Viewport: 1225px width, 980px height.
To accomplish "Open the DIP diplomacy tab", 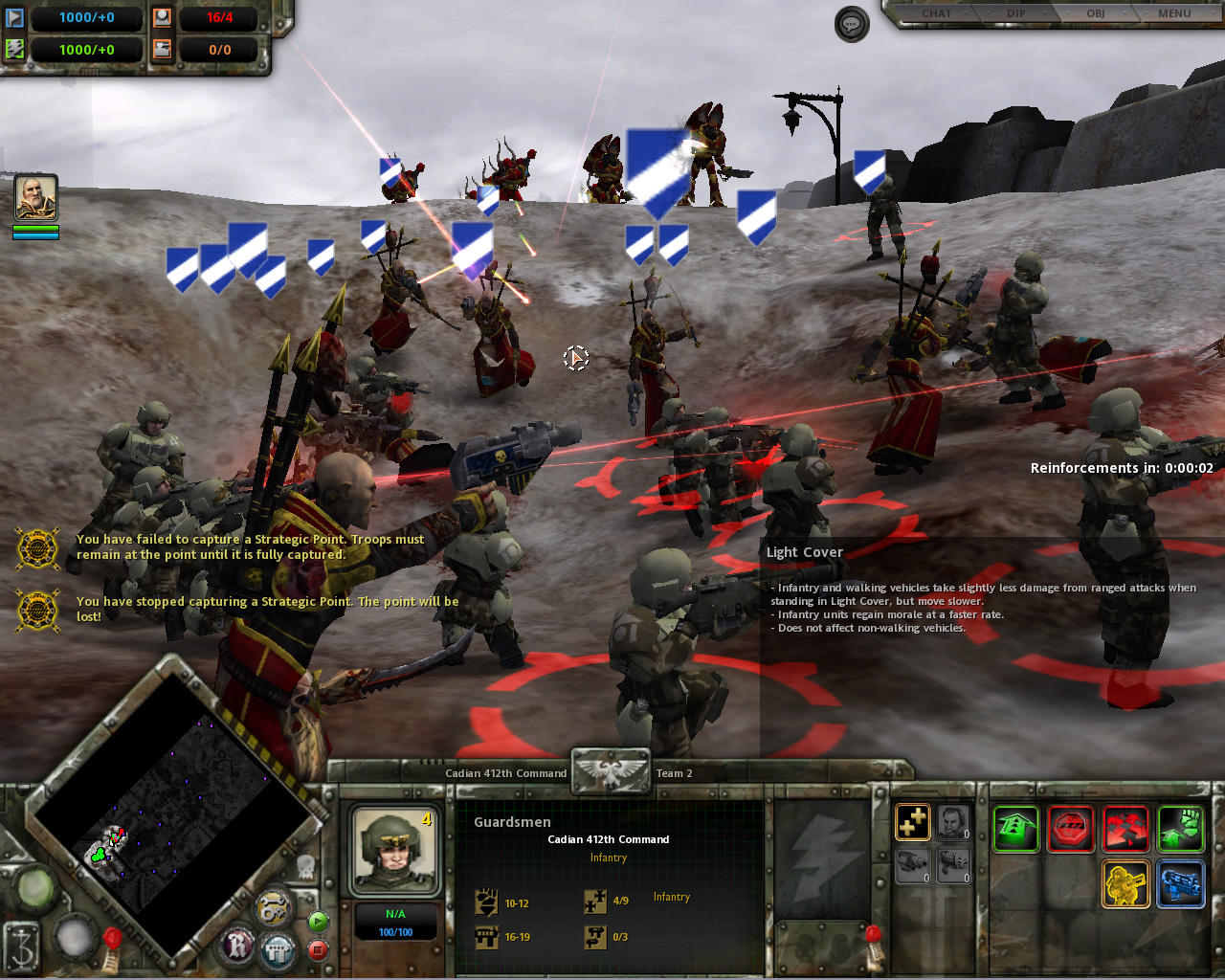I will coord(1015,13).
